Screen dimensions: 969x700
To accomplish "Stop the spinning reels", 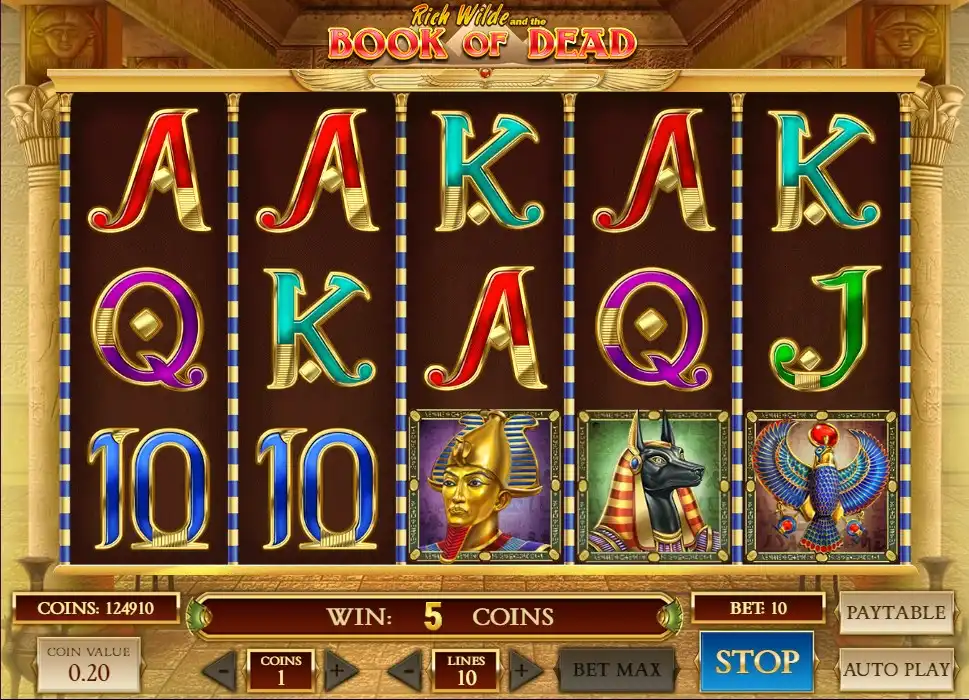I will 756,662.
